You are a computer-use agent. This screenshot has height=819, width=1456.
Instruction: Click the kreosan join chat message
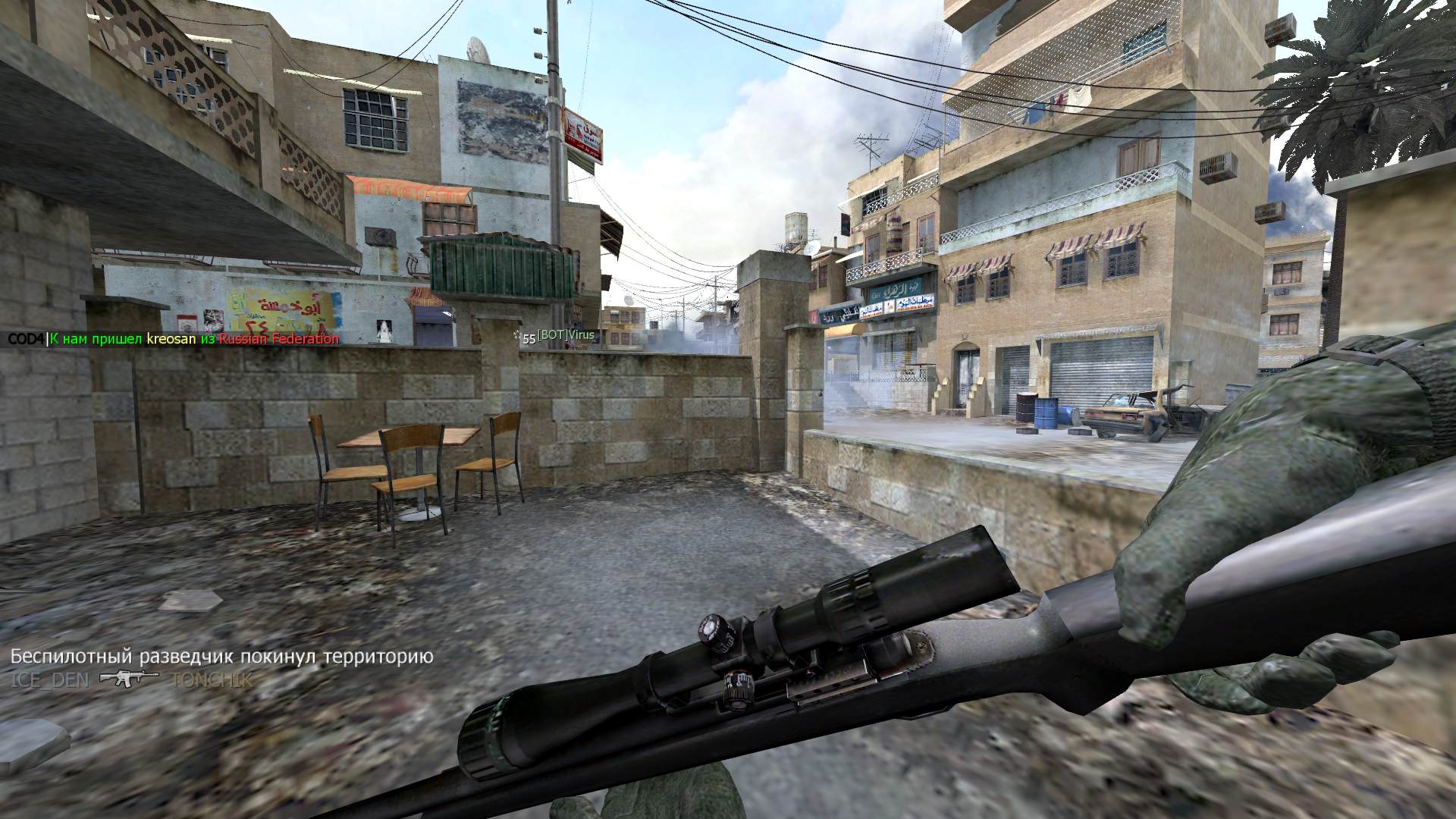pos(173,339)
